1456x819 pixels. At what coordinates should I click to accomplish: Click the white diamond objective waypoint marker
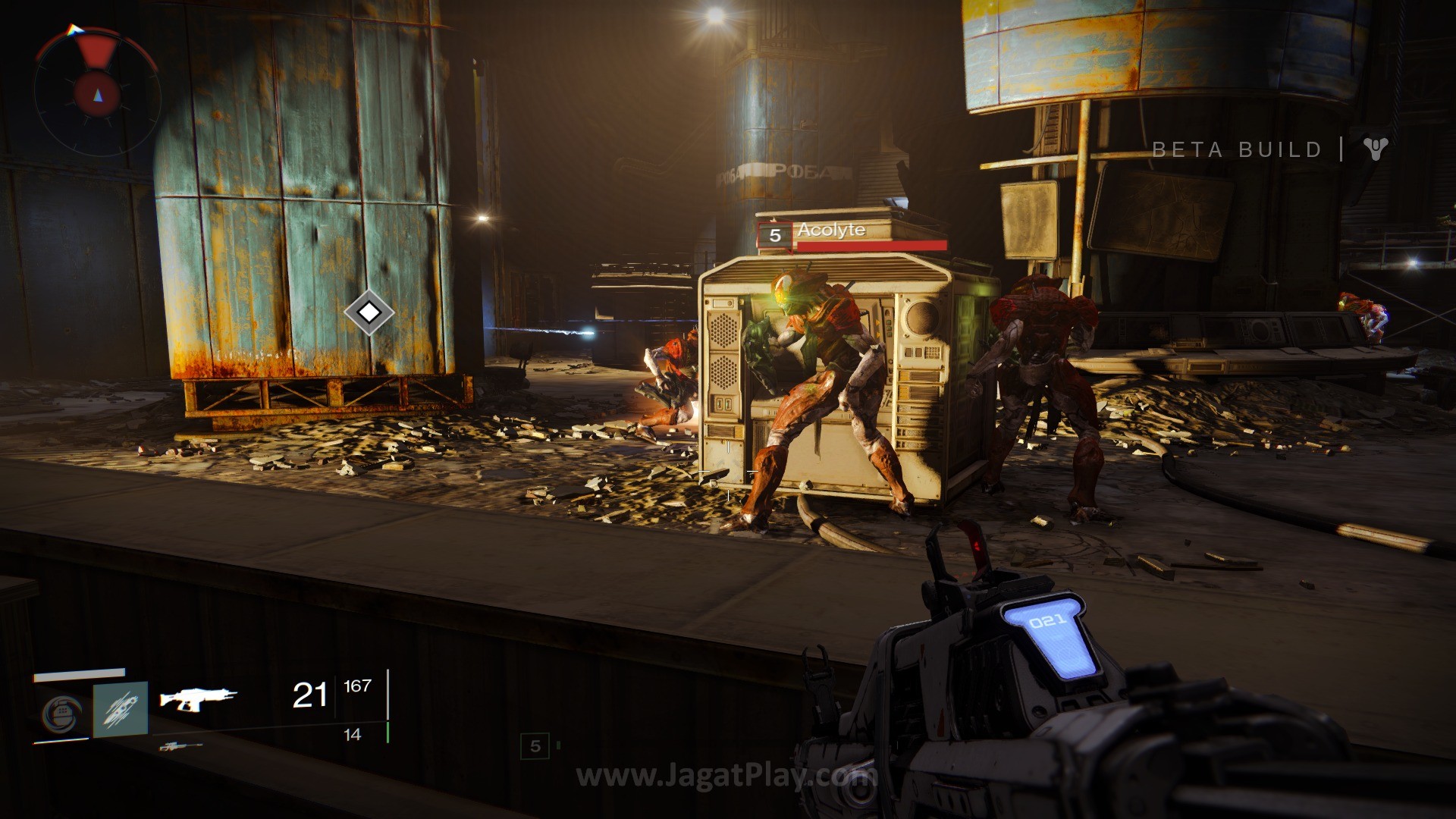[x=369, y=312]
